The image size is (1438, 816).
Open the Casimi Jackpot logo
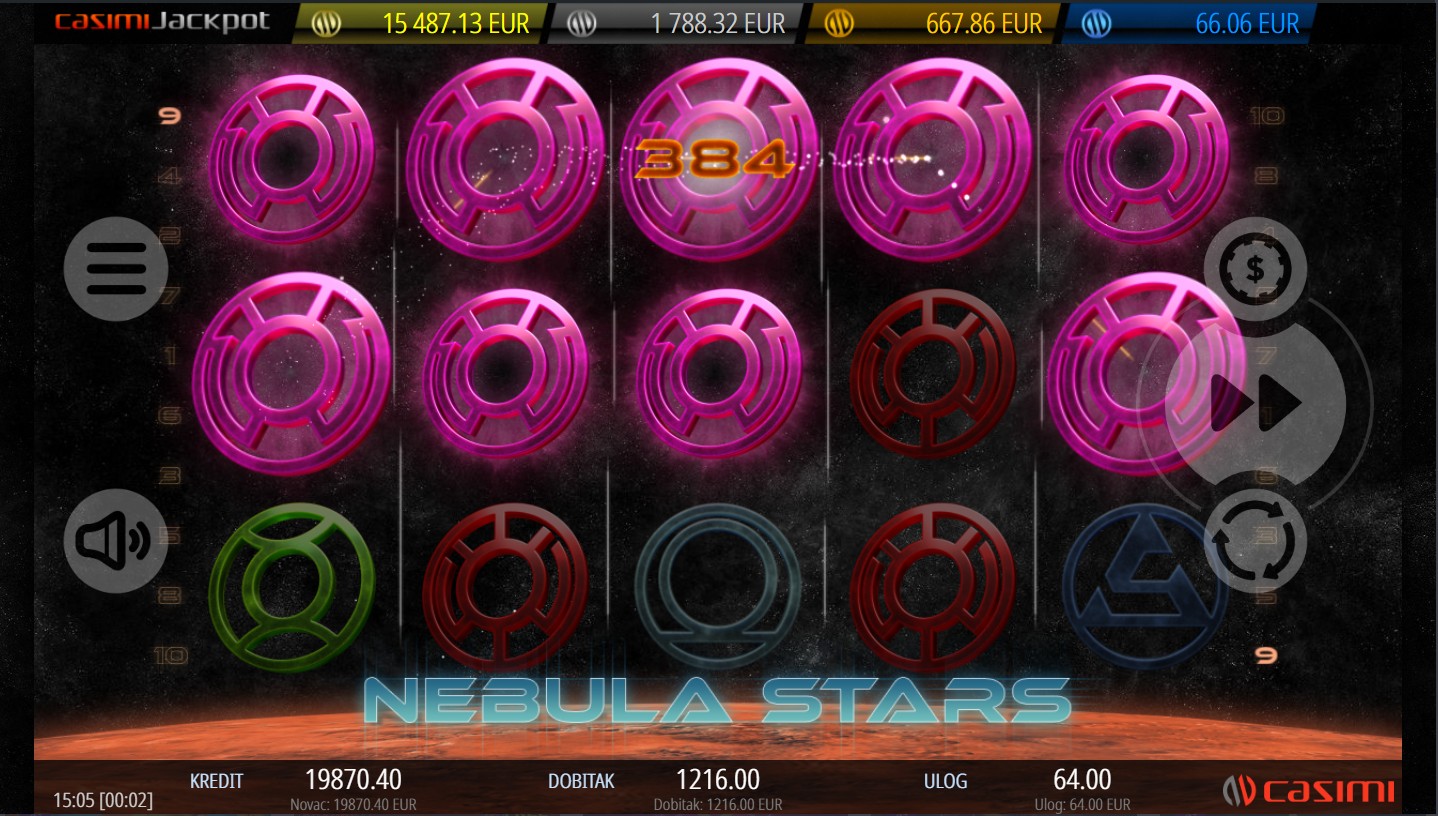162,22
